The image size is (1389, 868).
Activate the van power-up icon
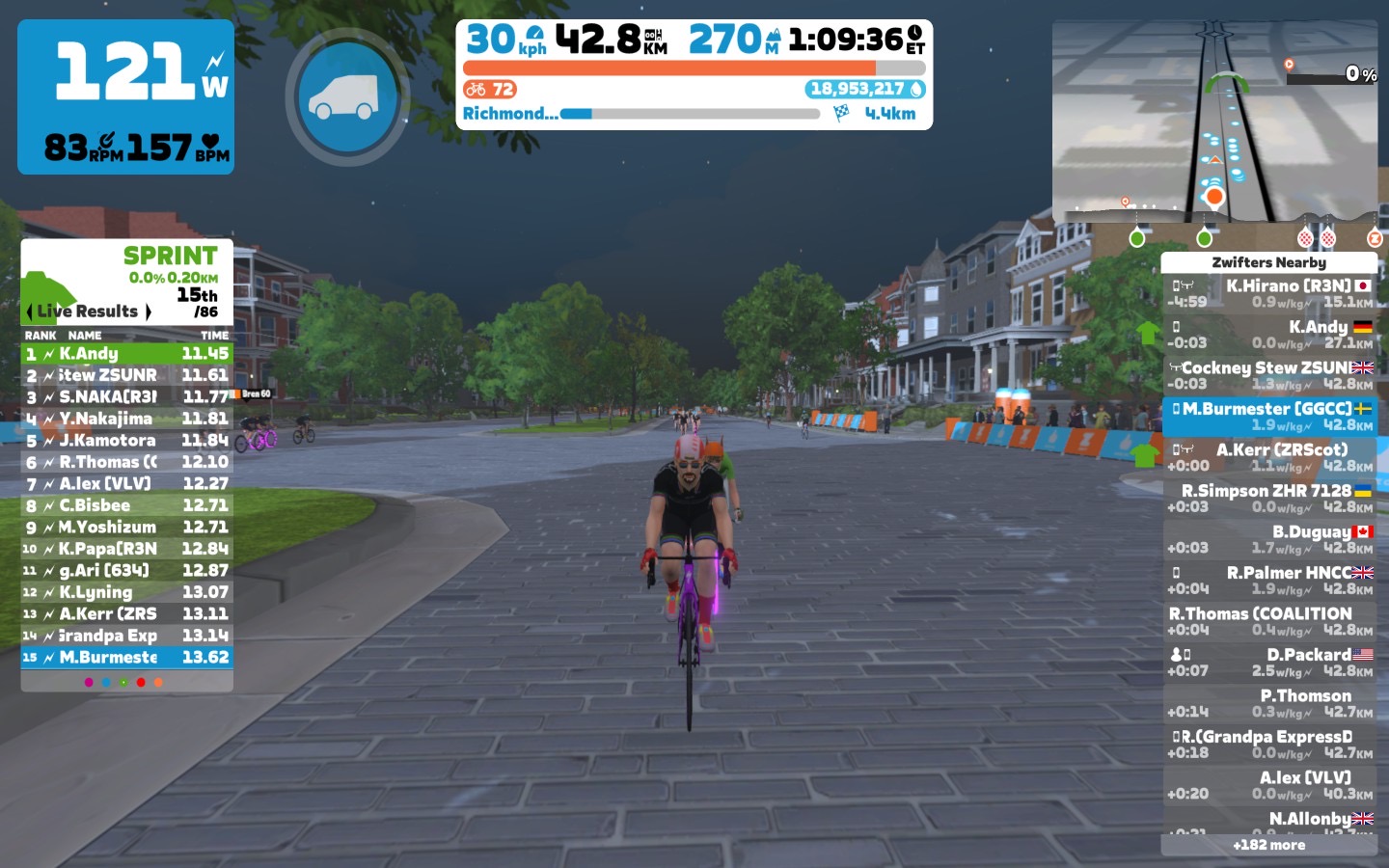pos(347,97)
